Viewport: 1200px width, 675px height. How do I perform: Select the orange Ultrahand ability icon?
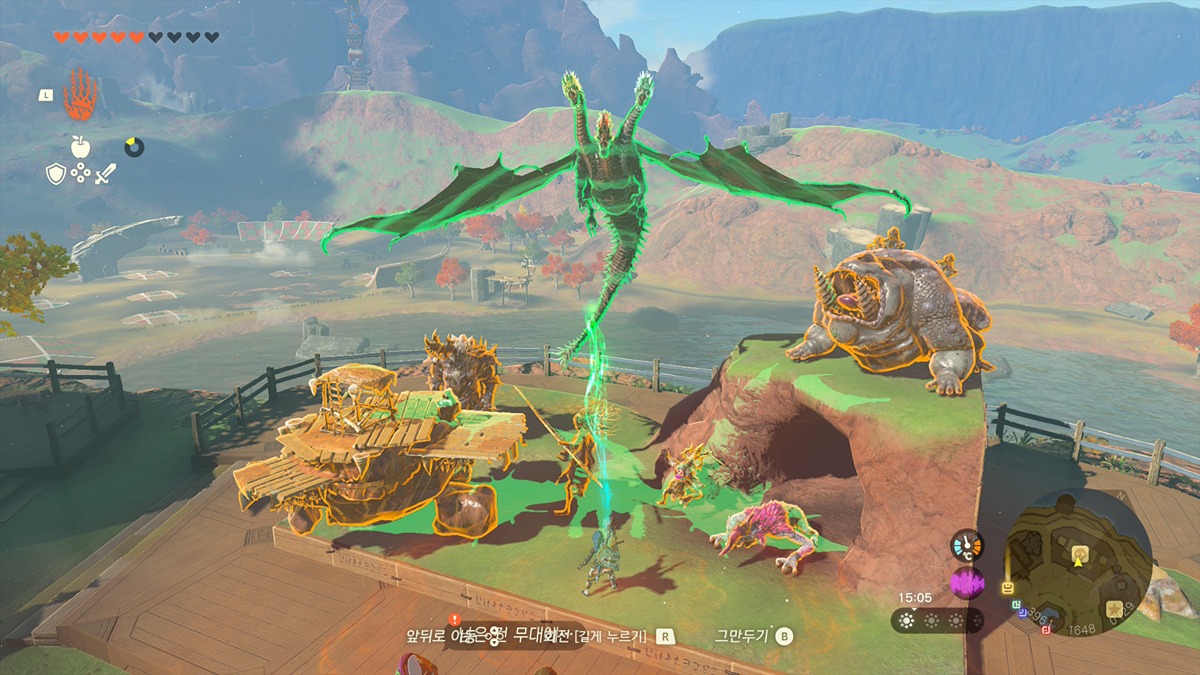79,95
